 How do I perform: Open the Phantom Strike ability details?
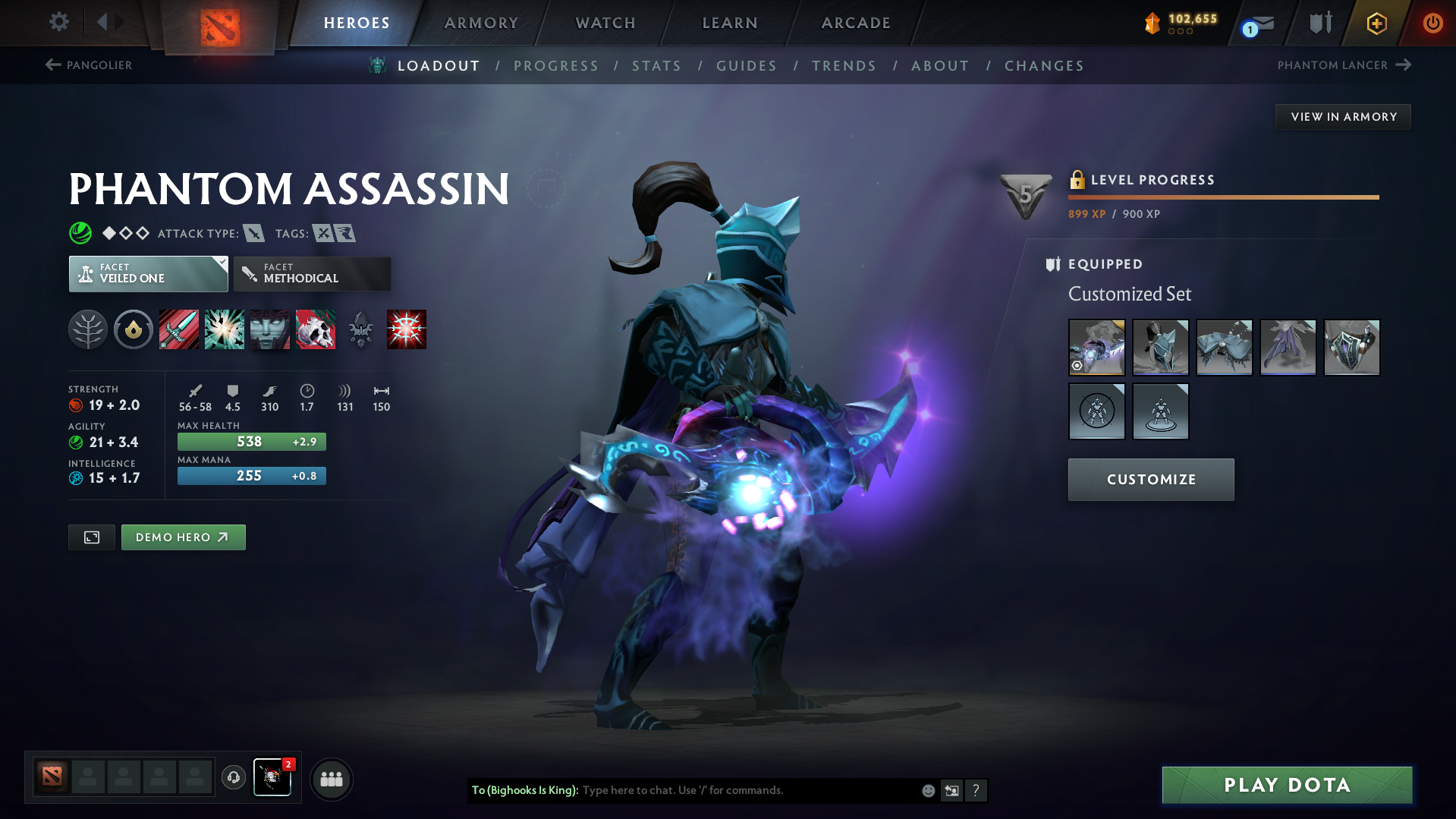[224, 329]
